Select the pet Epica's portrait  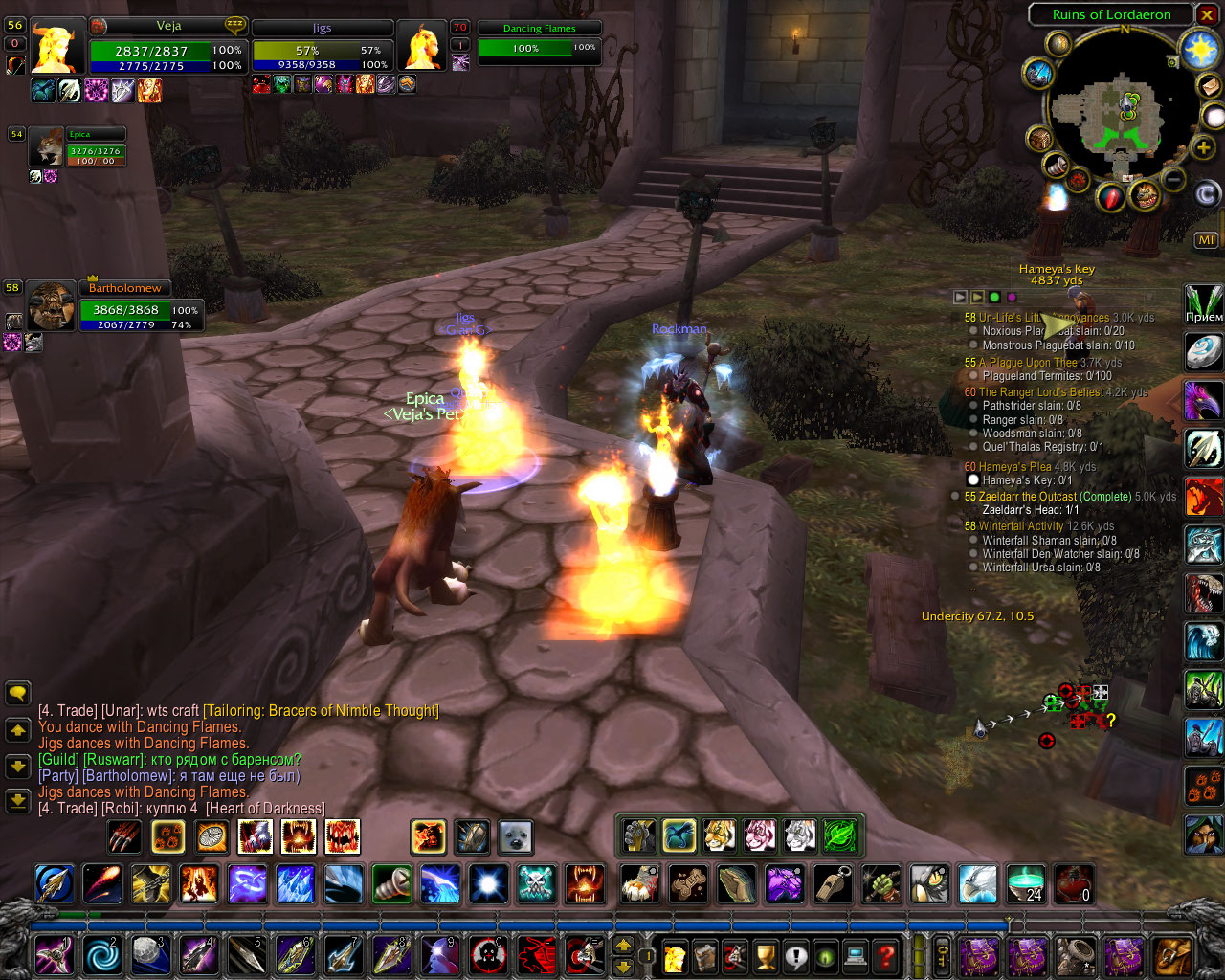(x=45, y=146)
